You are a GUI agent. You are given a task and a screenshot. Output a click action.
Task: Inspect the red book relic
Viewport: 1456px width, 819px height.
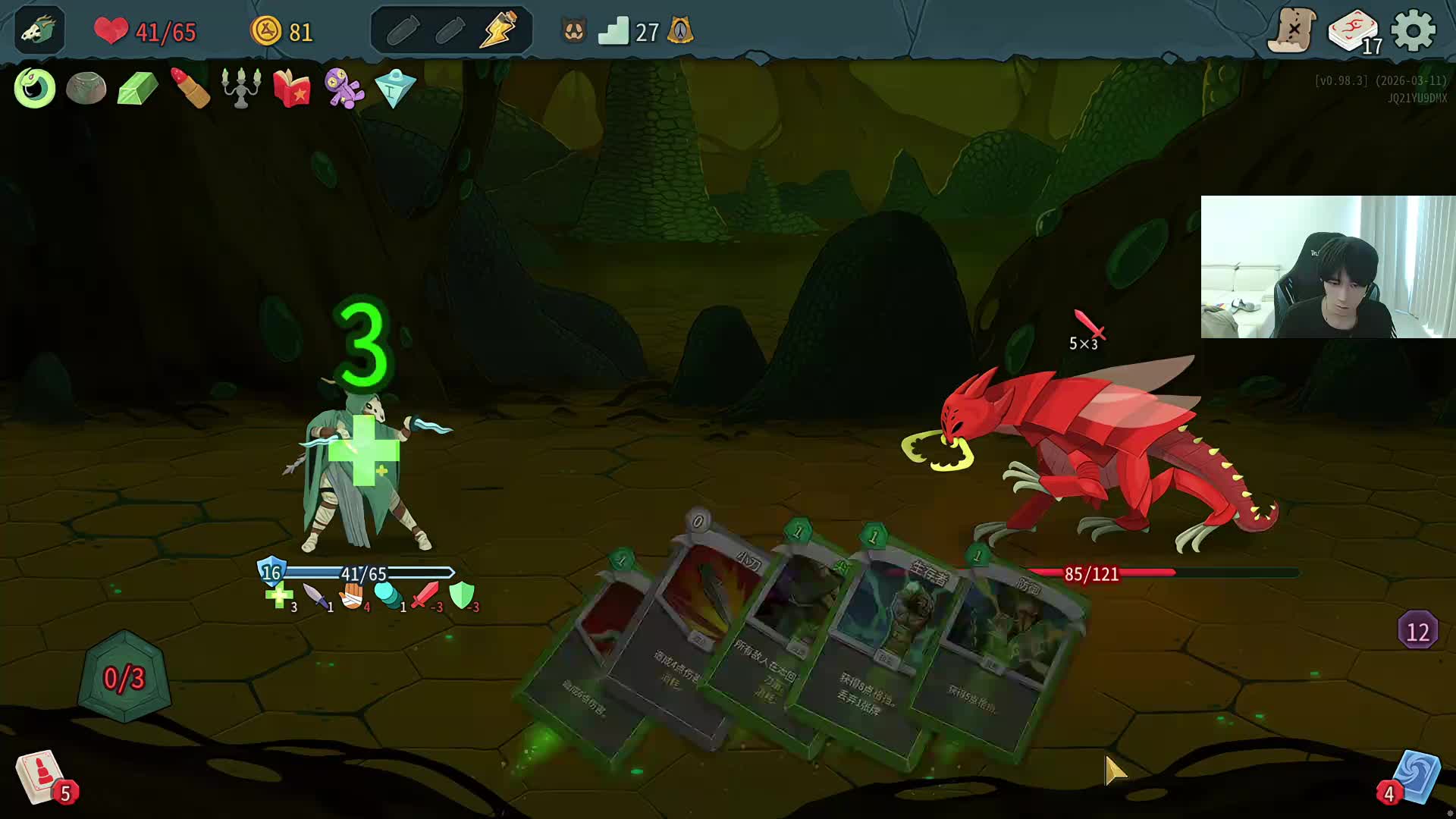tap(292, 88)
